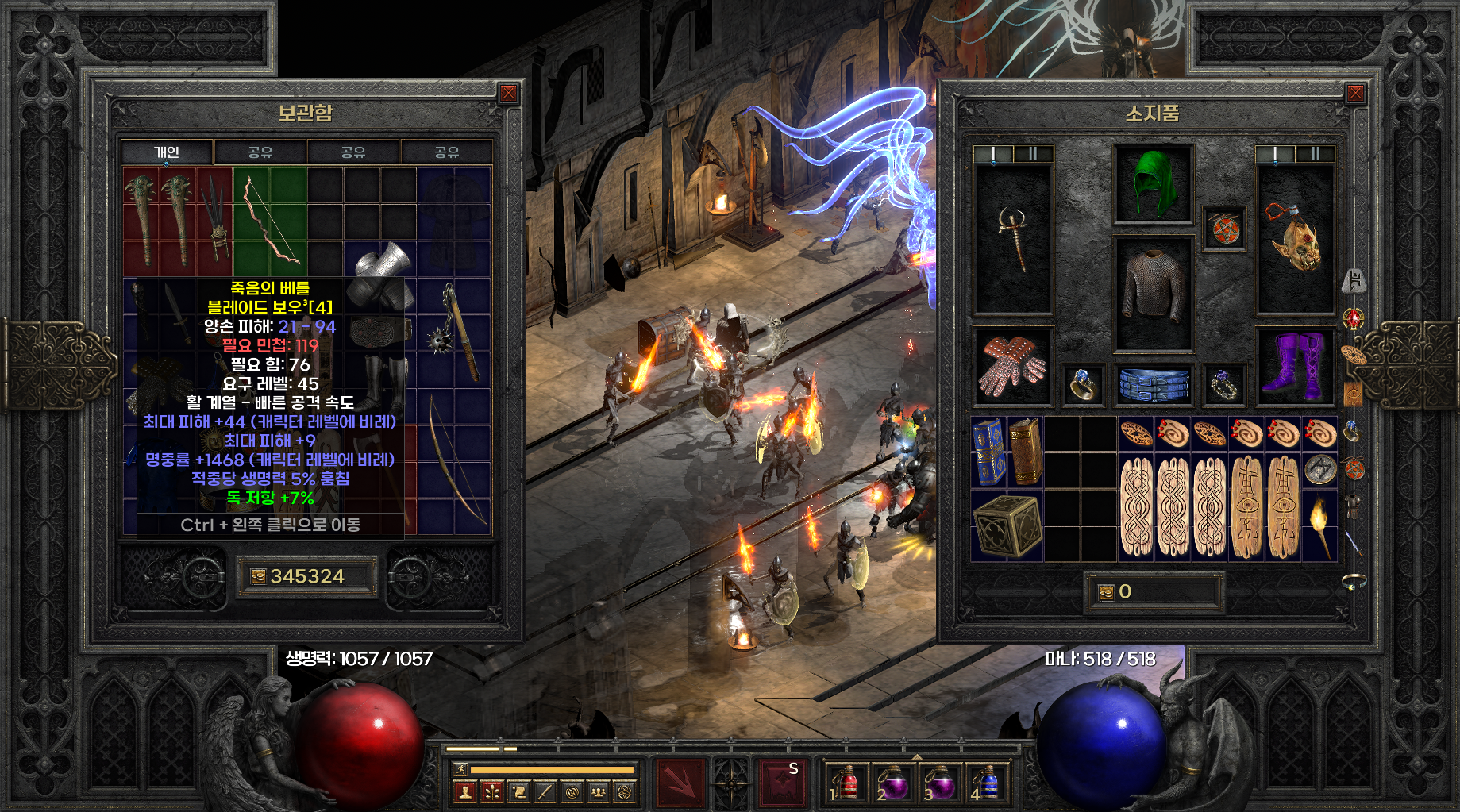Pick up the equipped chain mail armor
The height and width of the screenshot is (812, 1460).
[1153, 292]
